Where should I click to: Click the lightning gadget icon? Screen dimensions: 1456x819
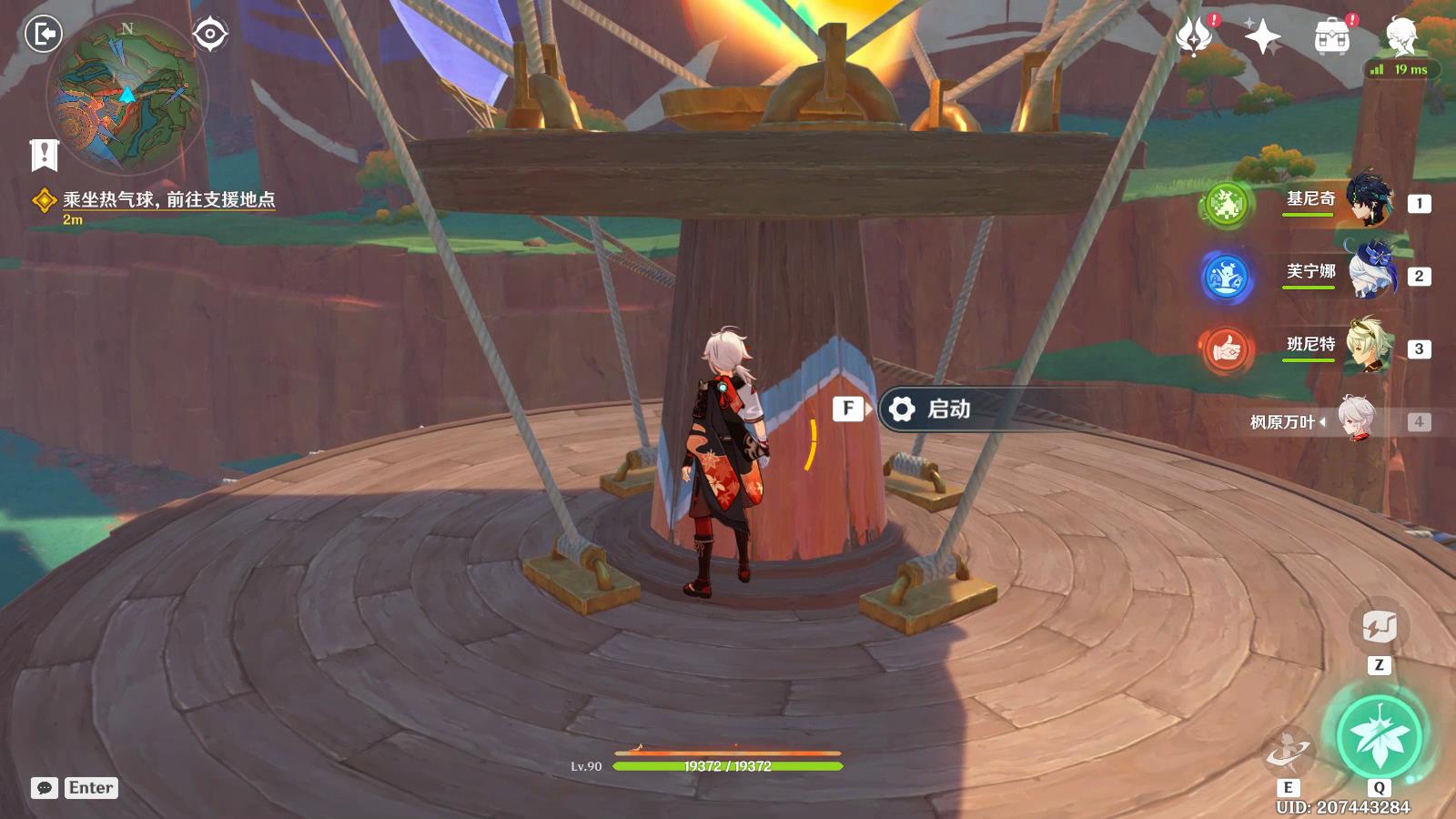1379,626
